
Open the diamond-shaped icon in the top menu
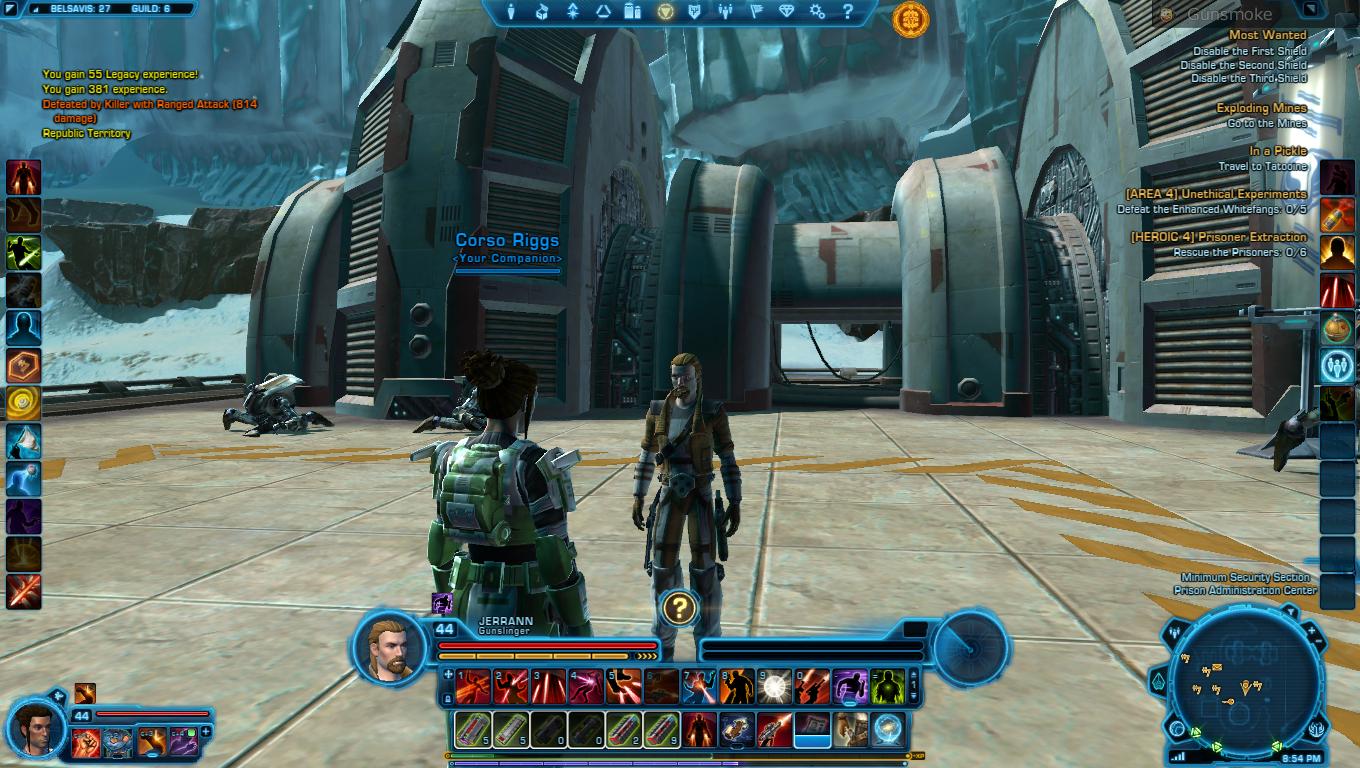(x=787, y=12)
